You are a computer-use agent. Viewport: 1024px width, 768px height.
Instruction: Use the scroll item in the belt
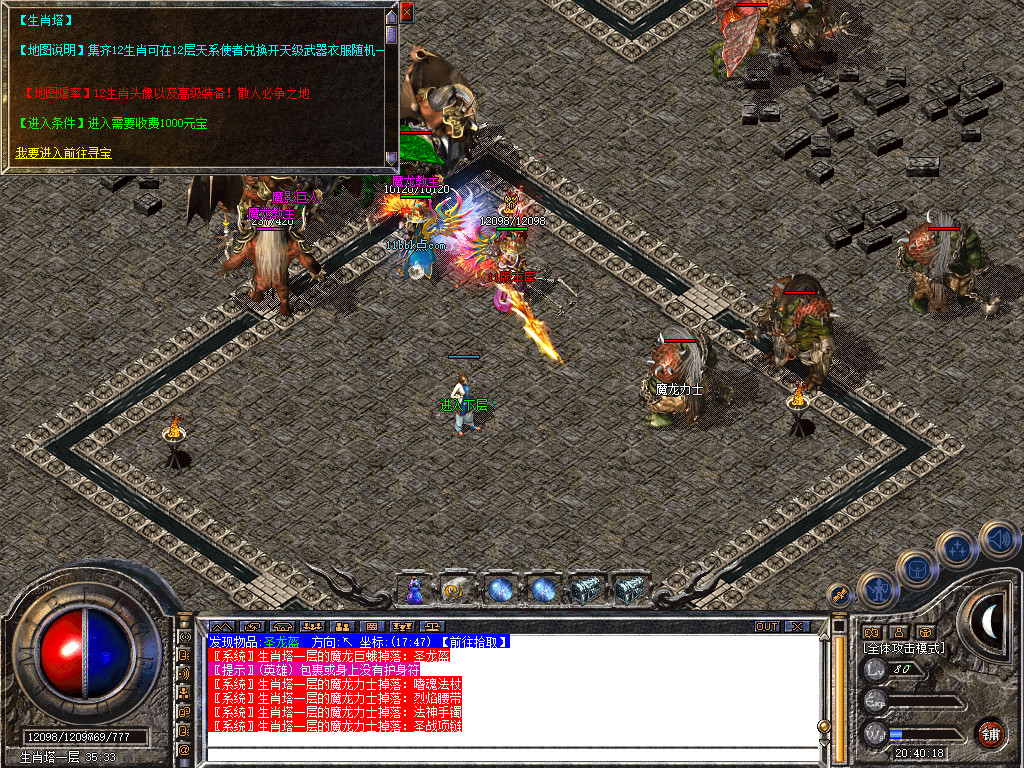pyautogui.click(x=455, y=590)
